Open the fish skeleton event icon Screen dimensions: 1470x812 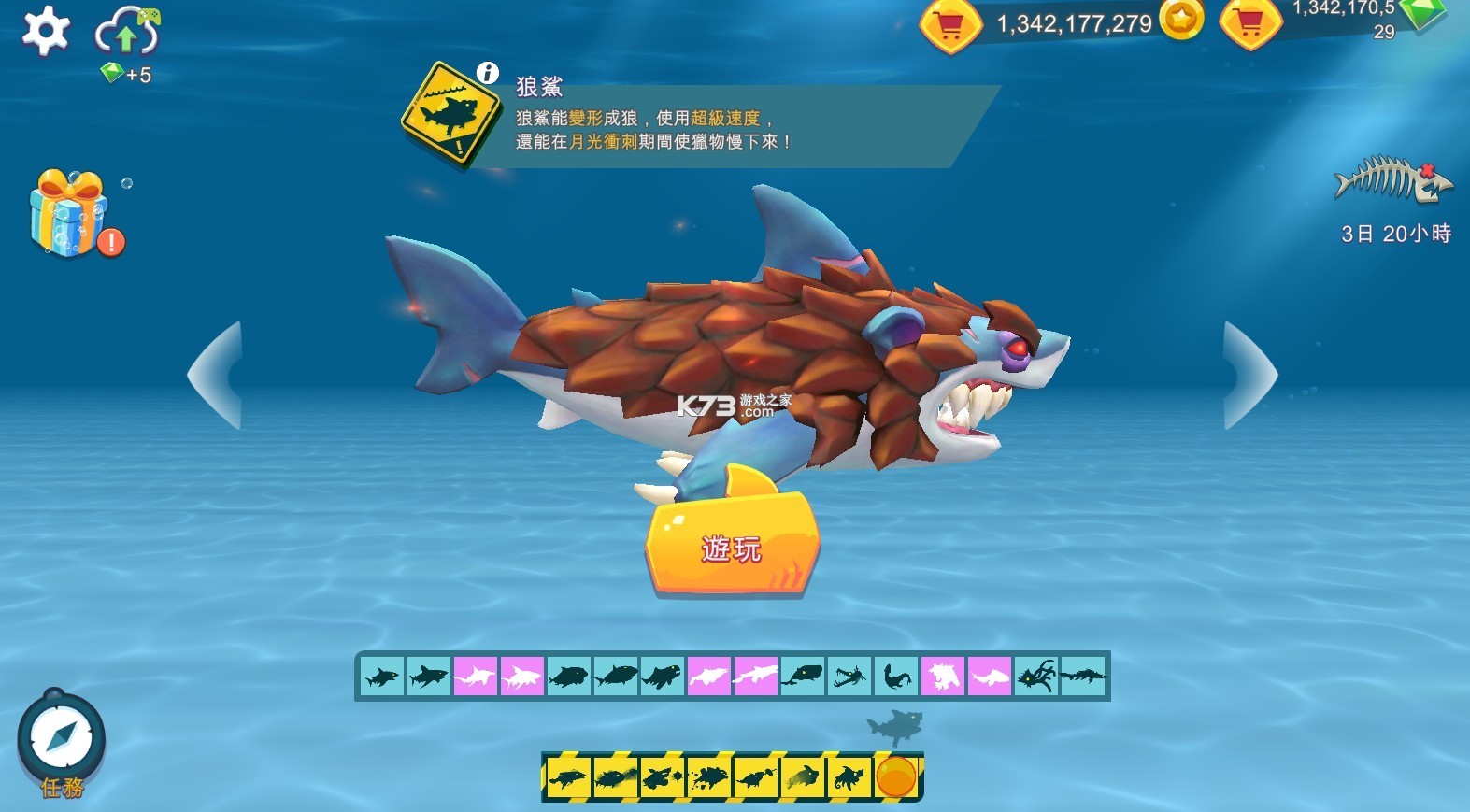[1392, 180]
